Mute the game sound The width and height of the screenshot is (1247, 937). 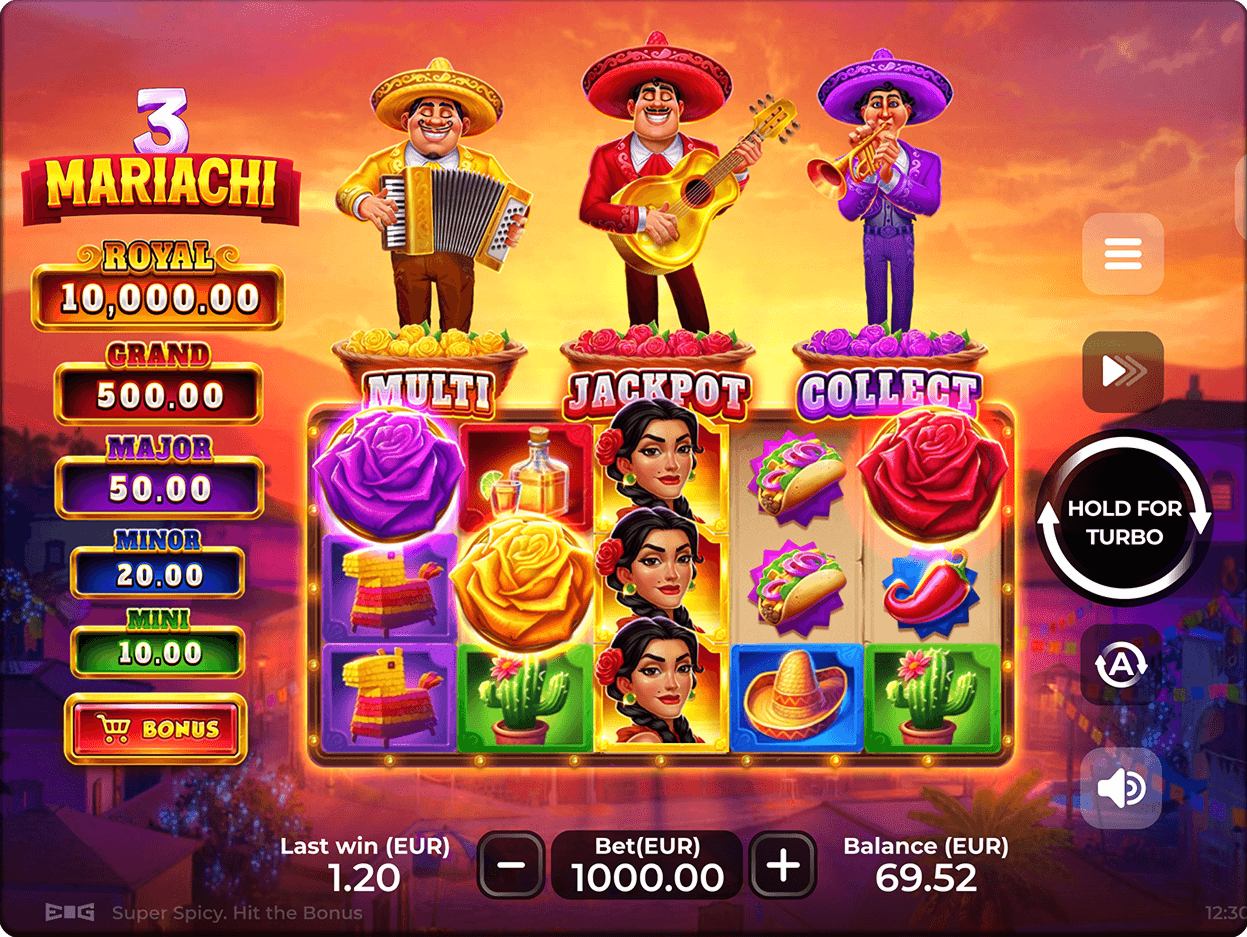[x=1121, y=789]
